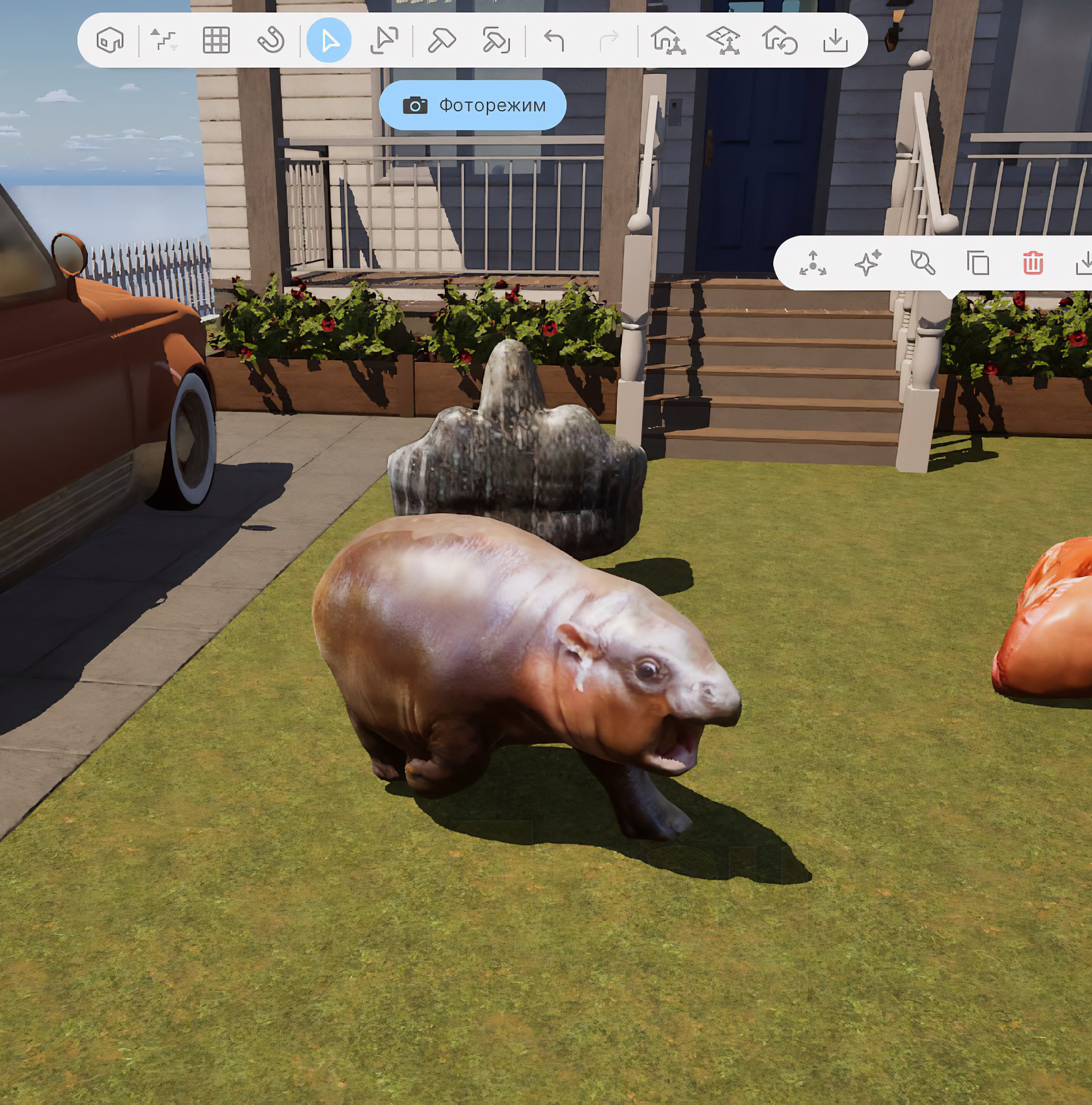Undo the last action
This screenshot has height=1105, width=1092.
pyautogui.click(x=554, y=40)
